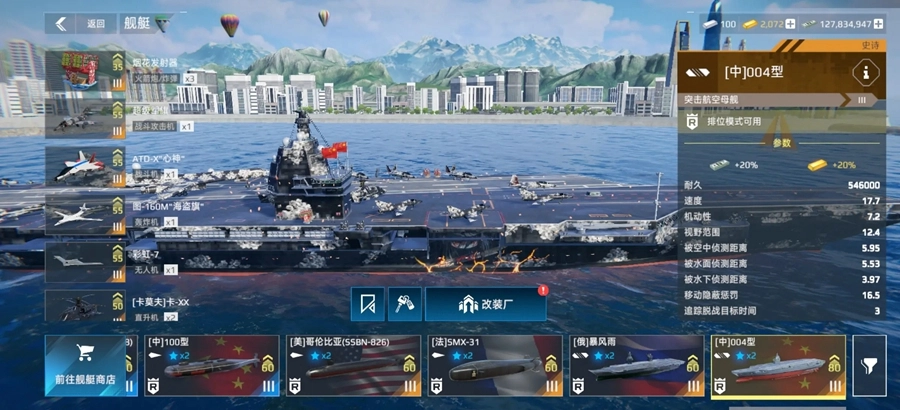
Task: Add gold with the plus beside 2,072
Action: 791,23
